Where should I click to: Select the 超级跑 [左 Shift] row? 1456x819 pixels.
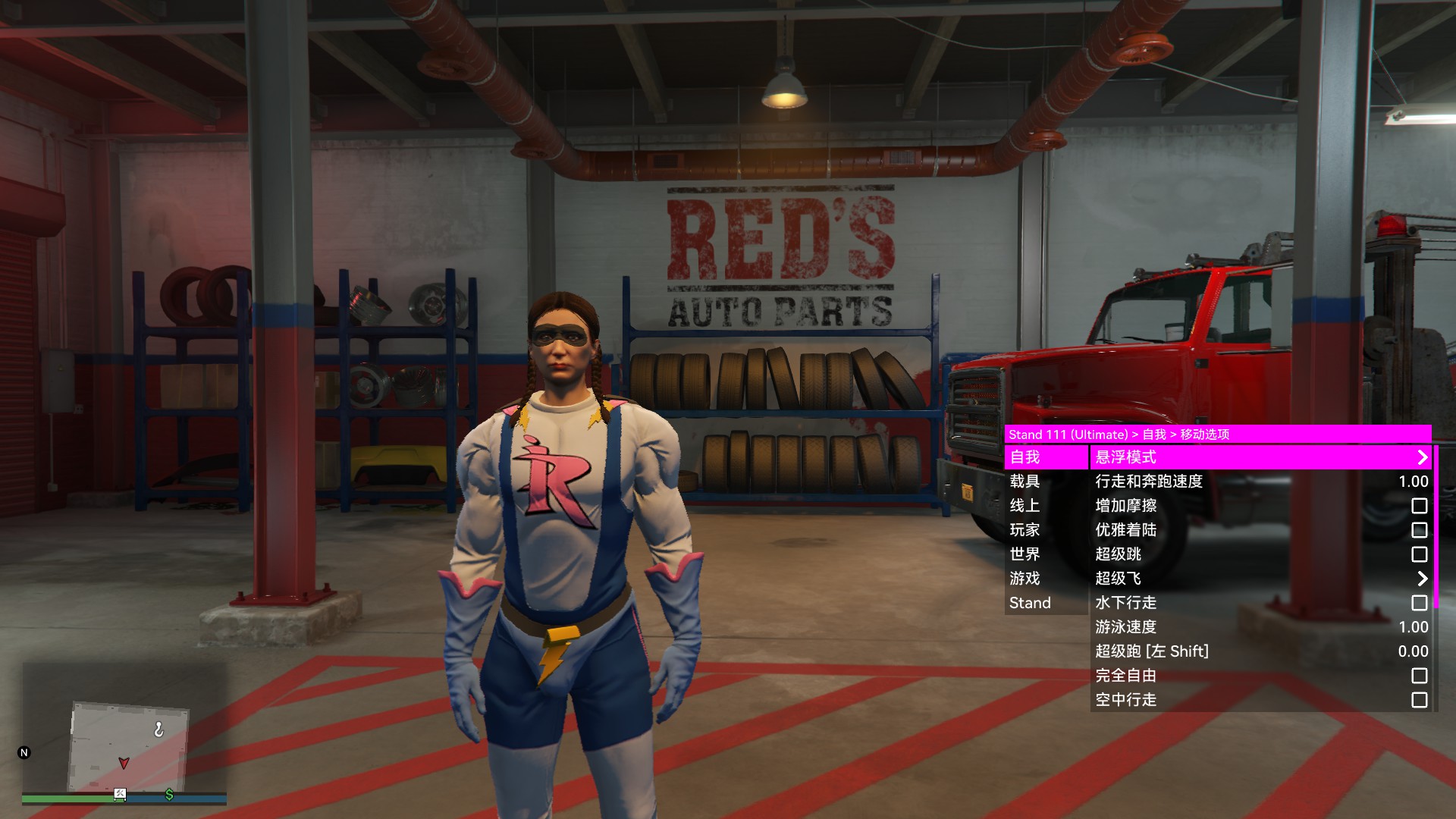1260,651
